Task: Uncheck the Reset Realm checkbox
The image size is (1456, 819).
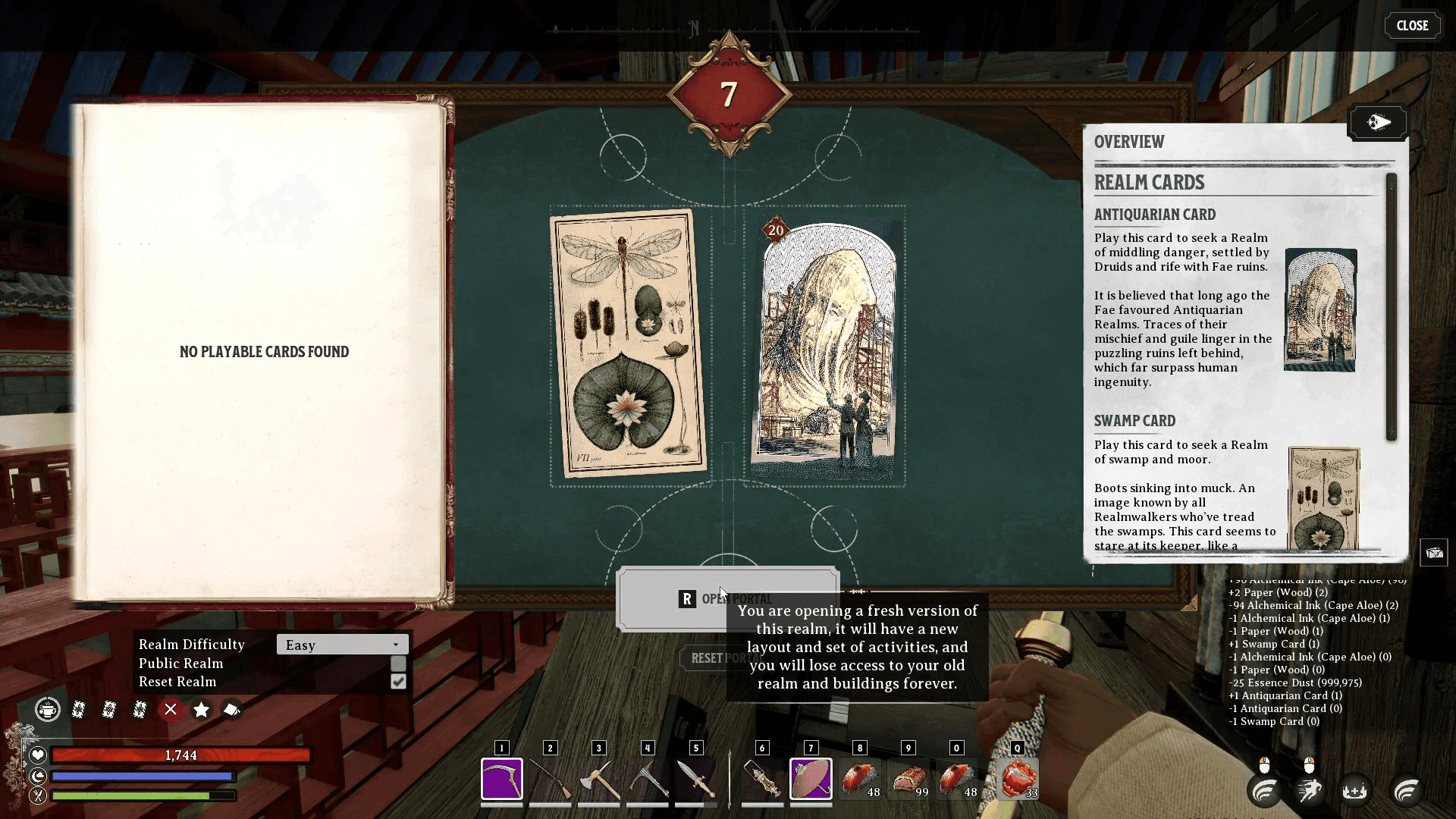Action: [398, 682]
